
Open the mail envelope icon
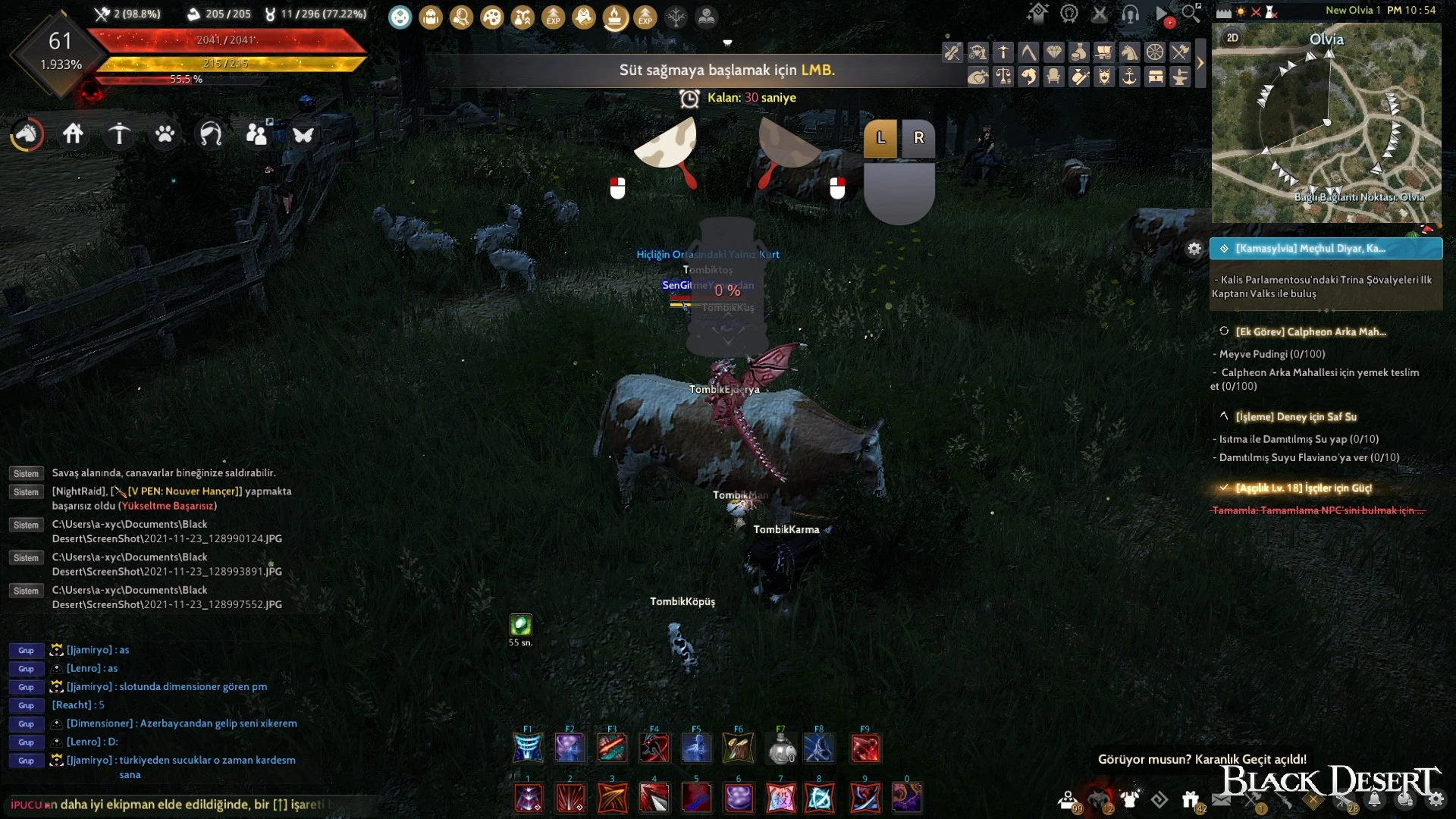[1221, 799]
